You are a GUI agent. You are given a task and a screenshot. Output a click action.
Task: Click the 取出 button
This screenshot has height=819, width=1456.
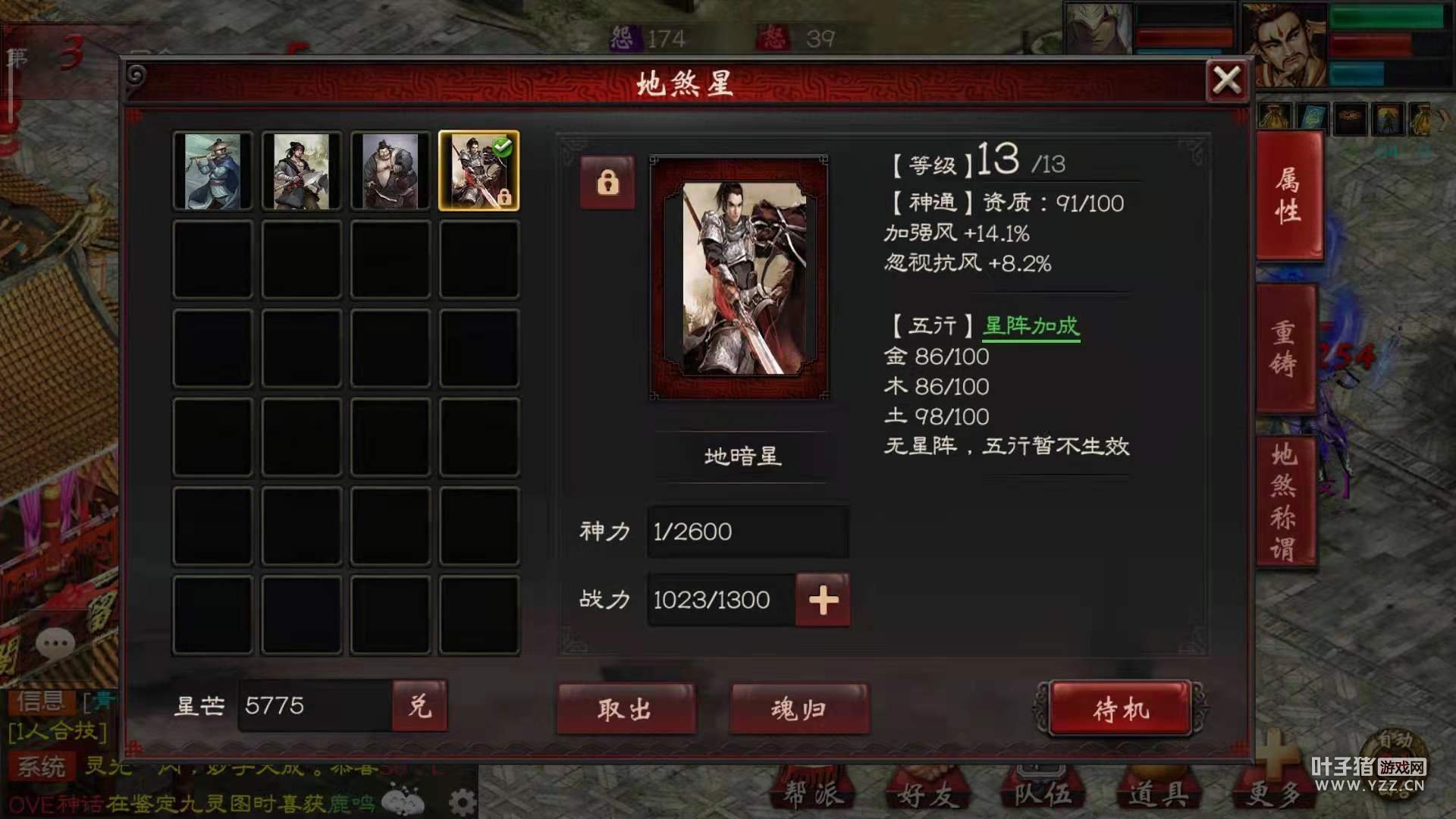(x=626, y=709)
